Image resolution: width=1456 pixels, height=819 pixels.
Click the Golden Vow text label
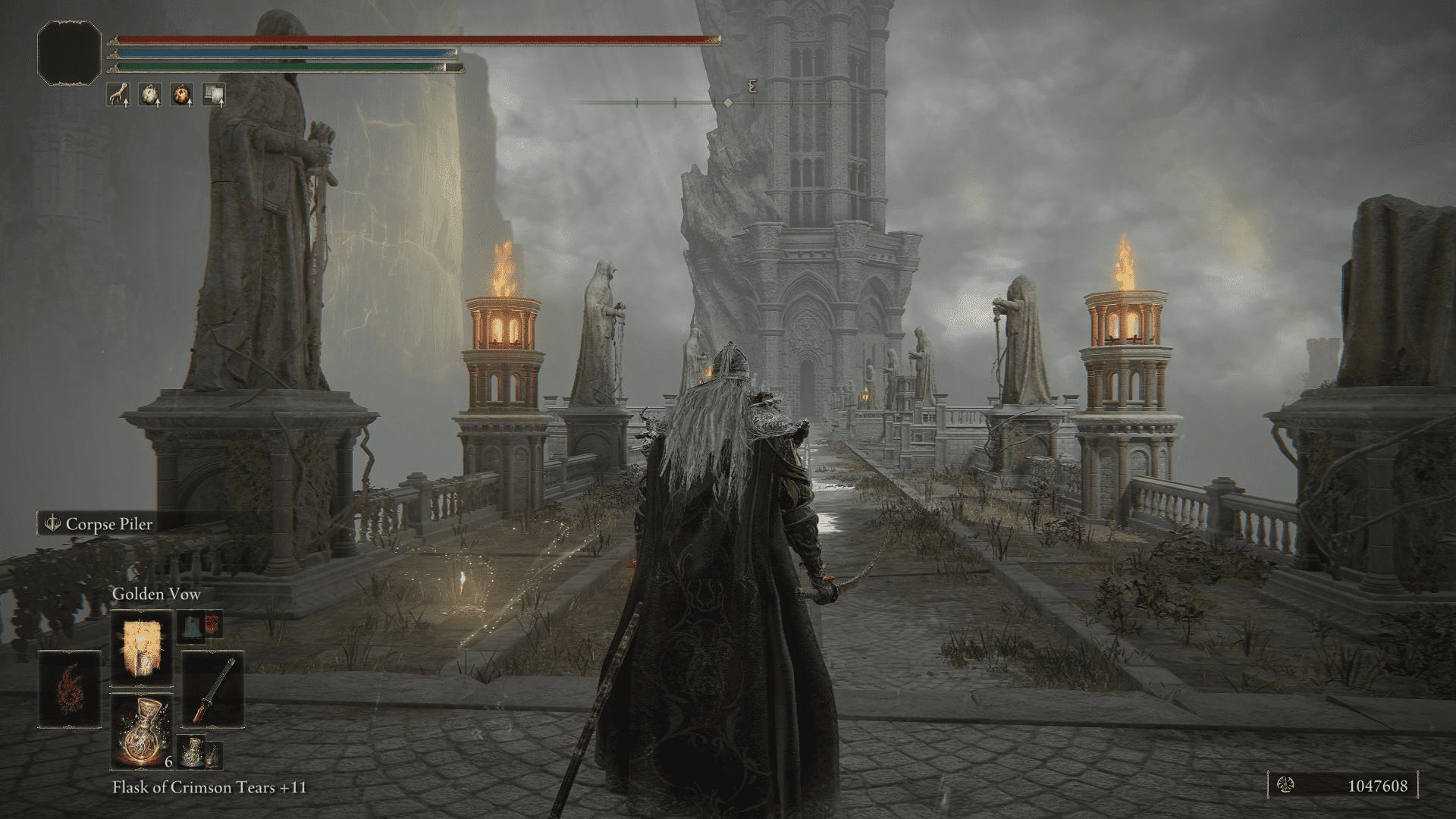[155, 595]
